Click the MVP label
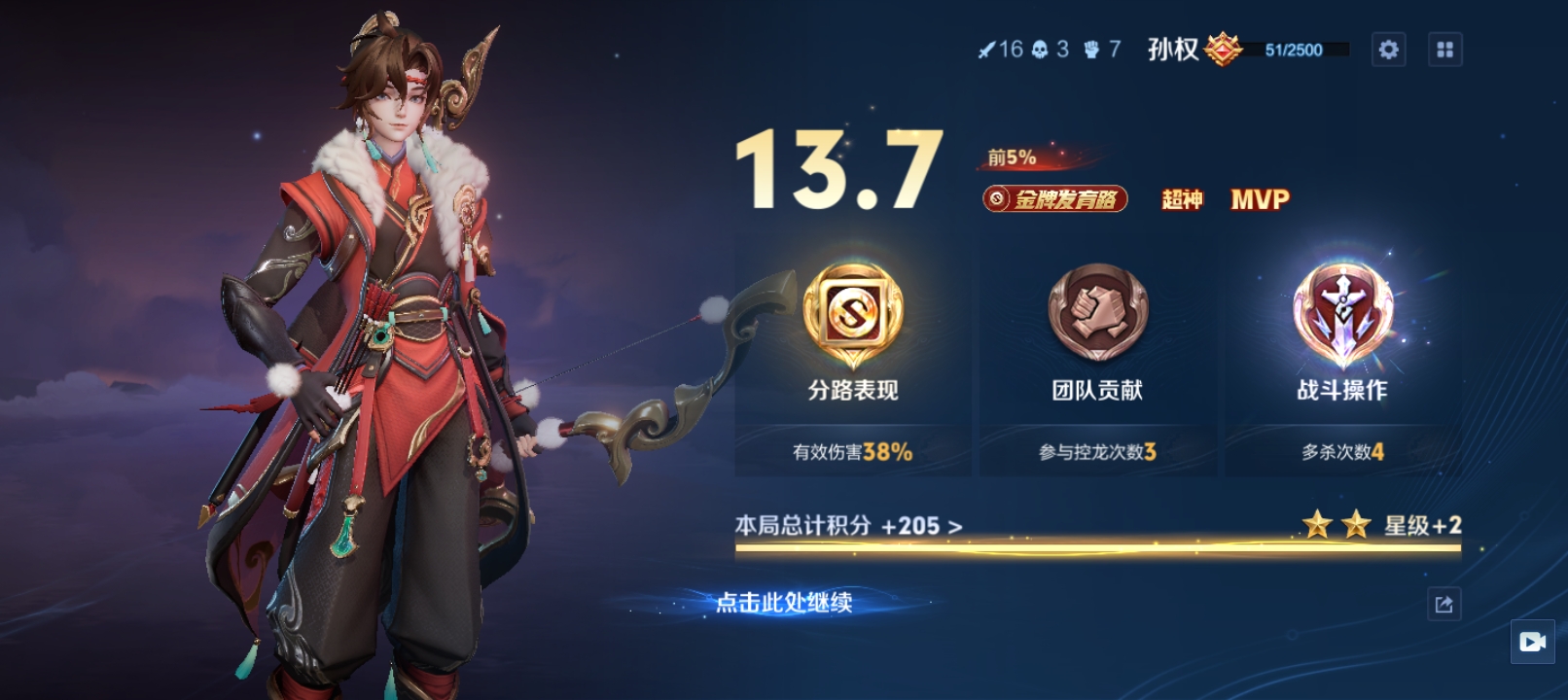1568x700 pixels. tap(1260, 199)
